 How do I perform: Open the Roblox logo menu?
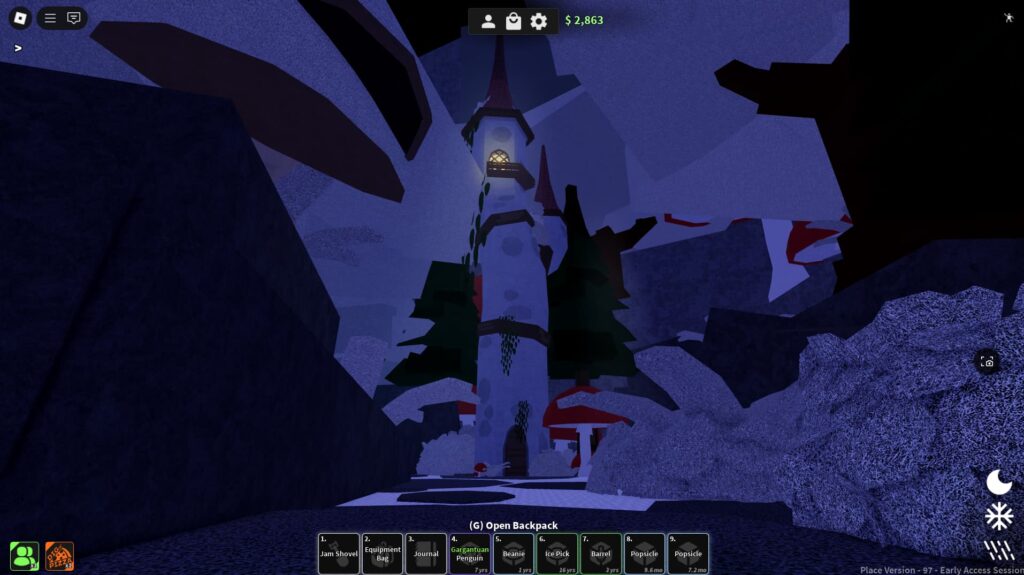click(x=20, y=18)
